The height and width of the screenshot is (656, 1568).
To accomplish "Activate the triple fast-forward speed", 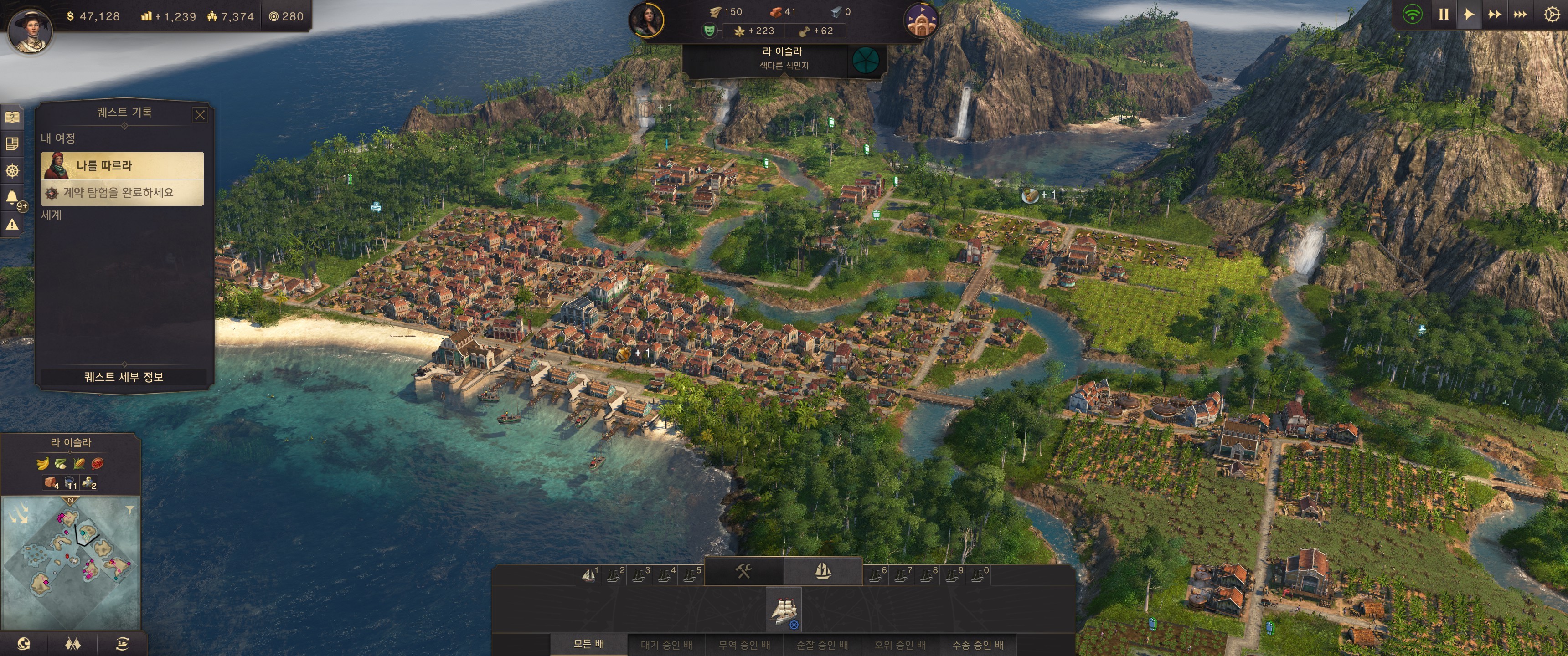I will pyautogui.click(x=1520, y=14).
